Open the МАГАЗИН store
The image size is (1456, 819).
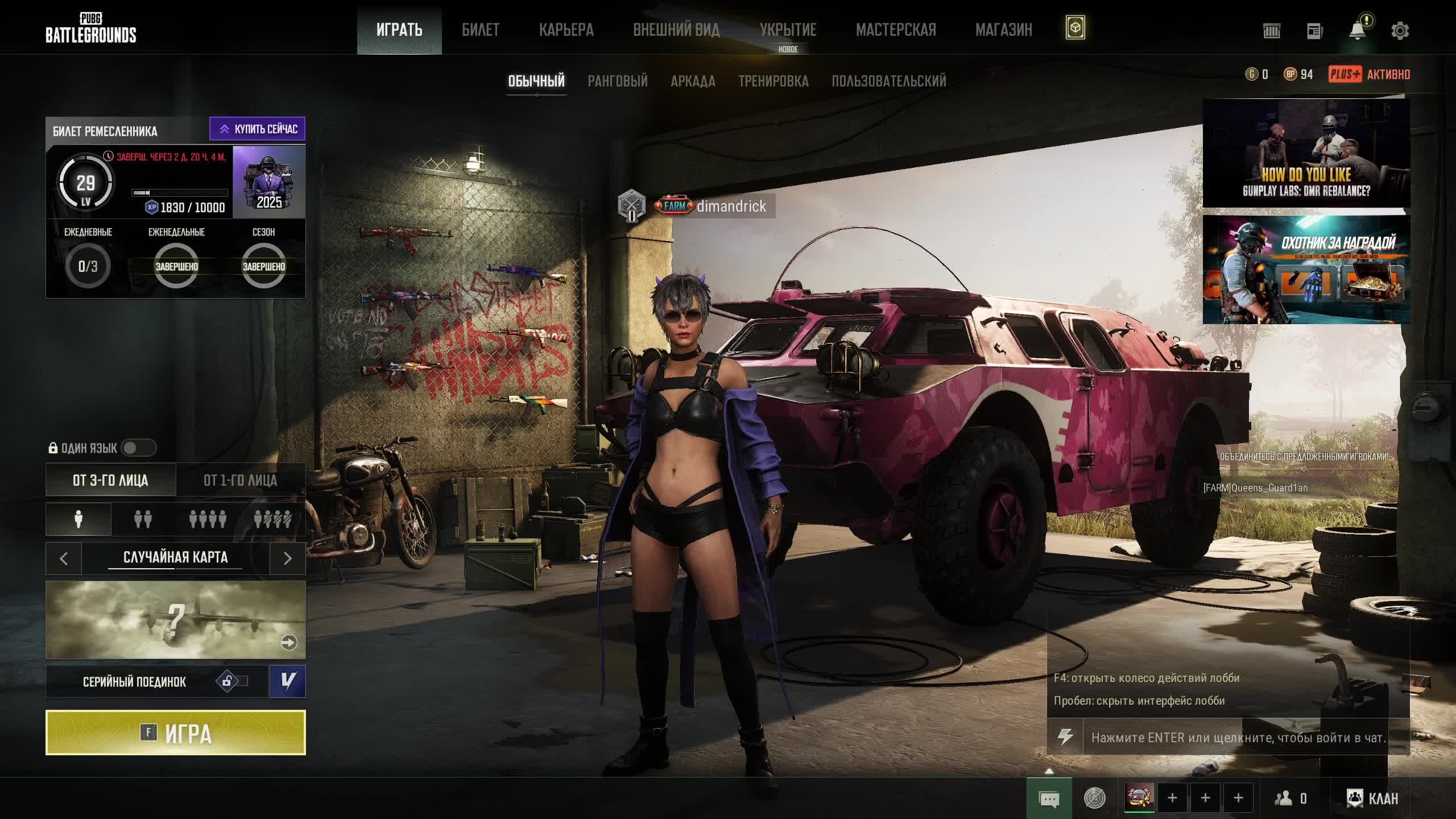(x=1003, y=30)
